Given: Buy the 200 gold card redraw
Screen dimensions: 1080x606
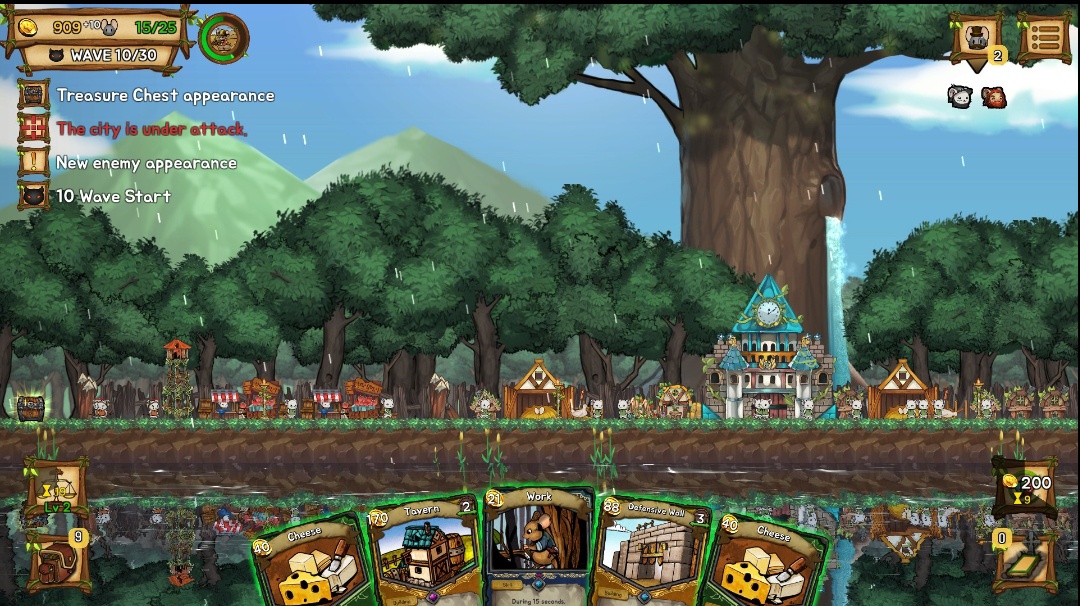Looking at the screenshot, I should [x=1024, y=487].
